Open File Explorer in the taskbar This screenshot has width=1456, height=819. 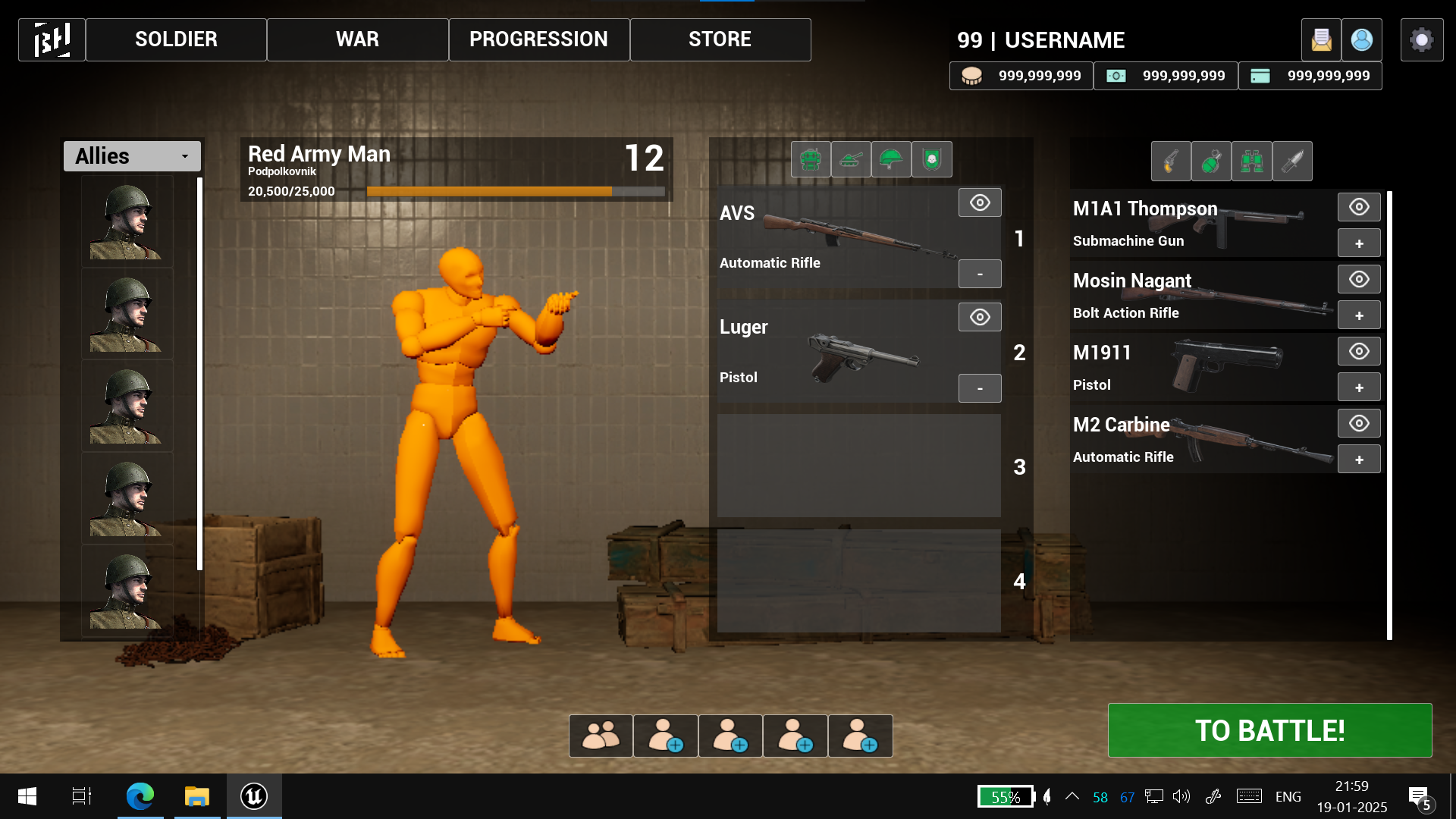[197, 796]
